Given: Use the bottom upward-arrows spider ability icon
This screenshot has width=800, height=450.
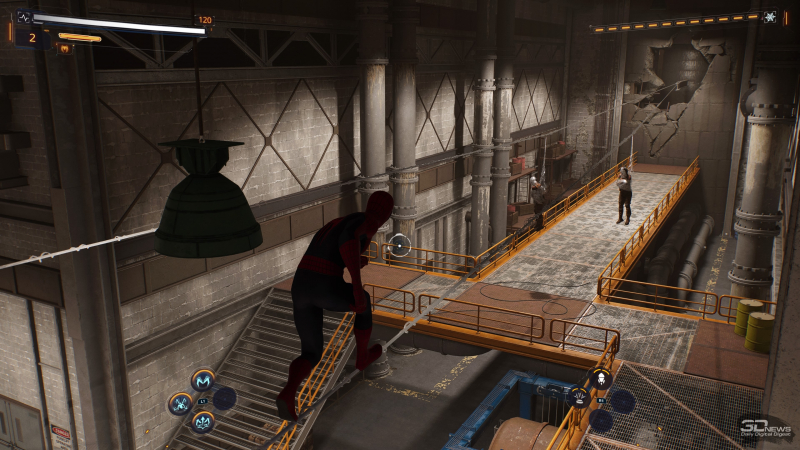Looking at the screenshot, I should 204,422.
